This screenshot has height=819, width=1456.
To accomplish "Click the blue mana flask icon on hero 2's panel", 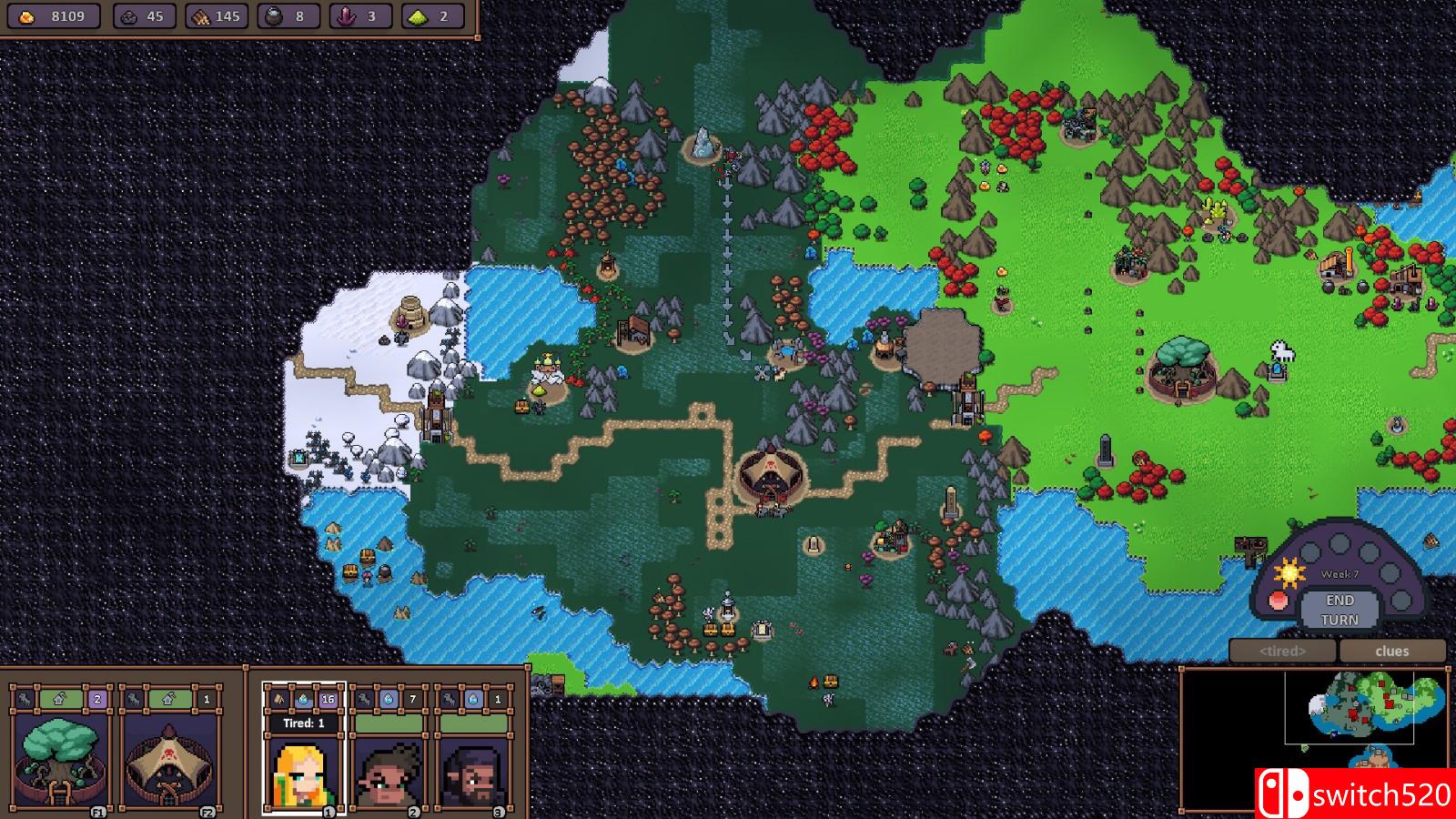I will pyautogui.click(x=388, y=699).
